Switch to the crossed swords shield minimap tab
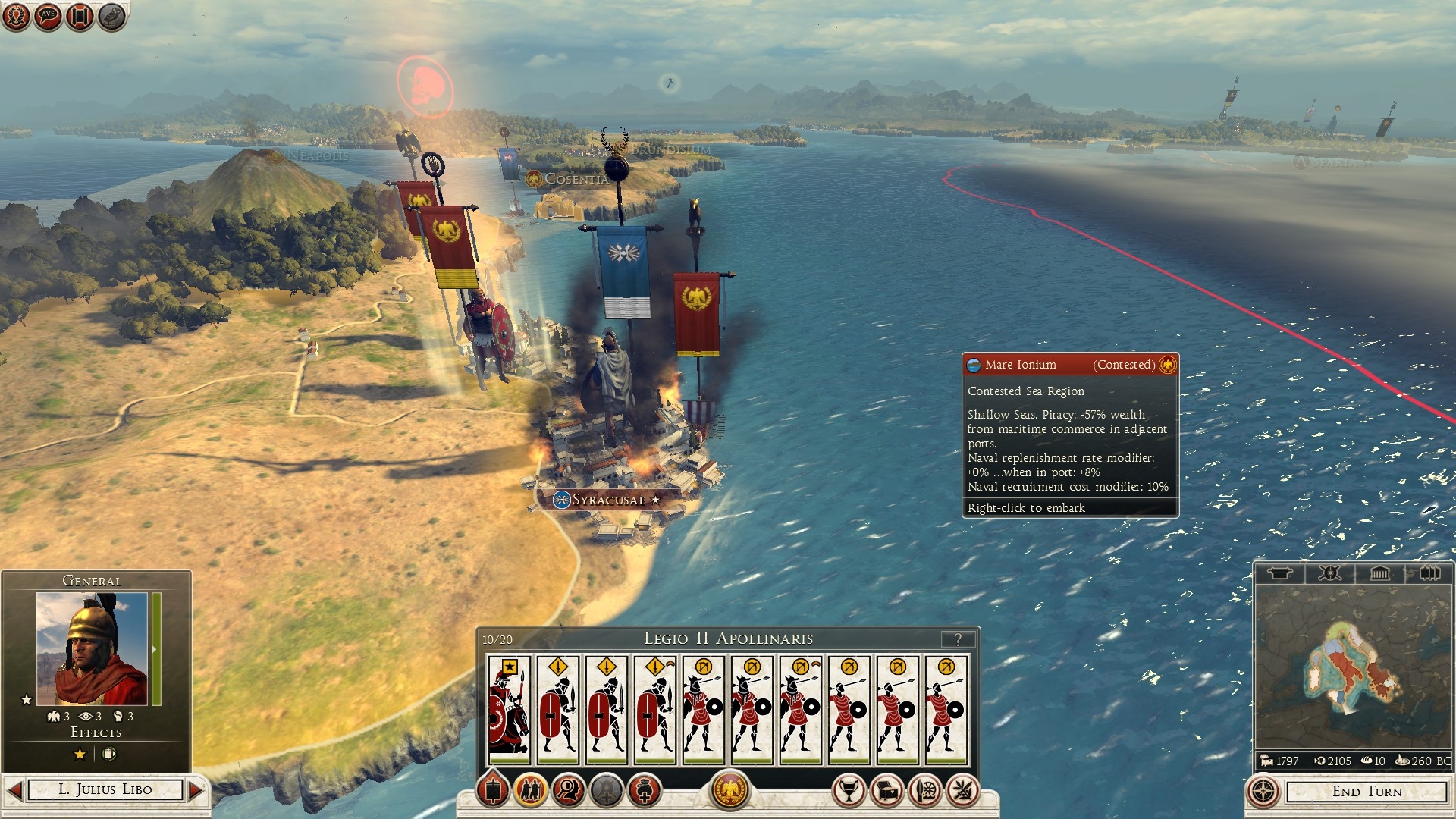 point(1329,573)
